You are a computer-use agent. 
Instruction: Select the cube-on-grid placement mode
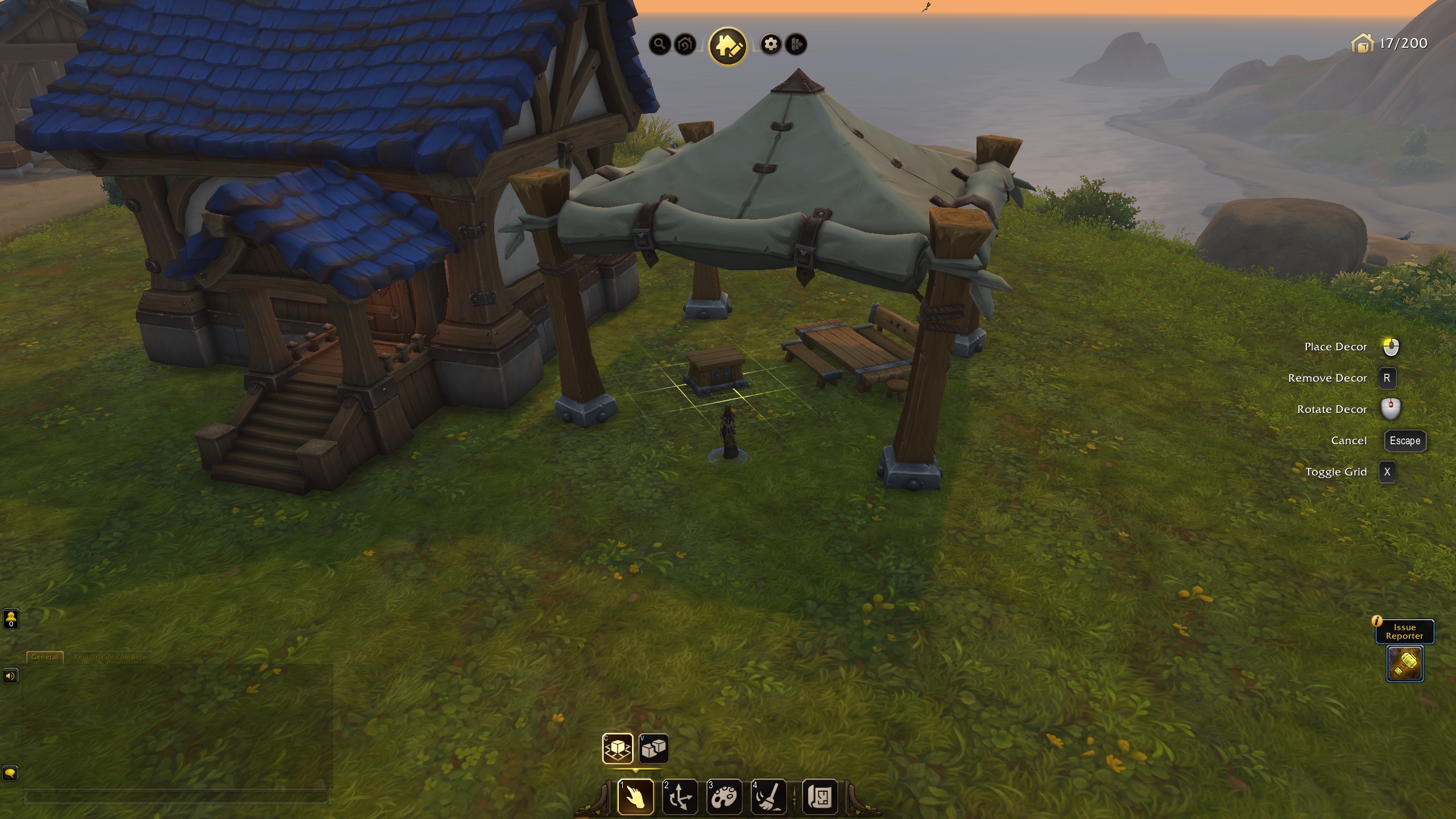pyautogui.click(x=618, y=748)
